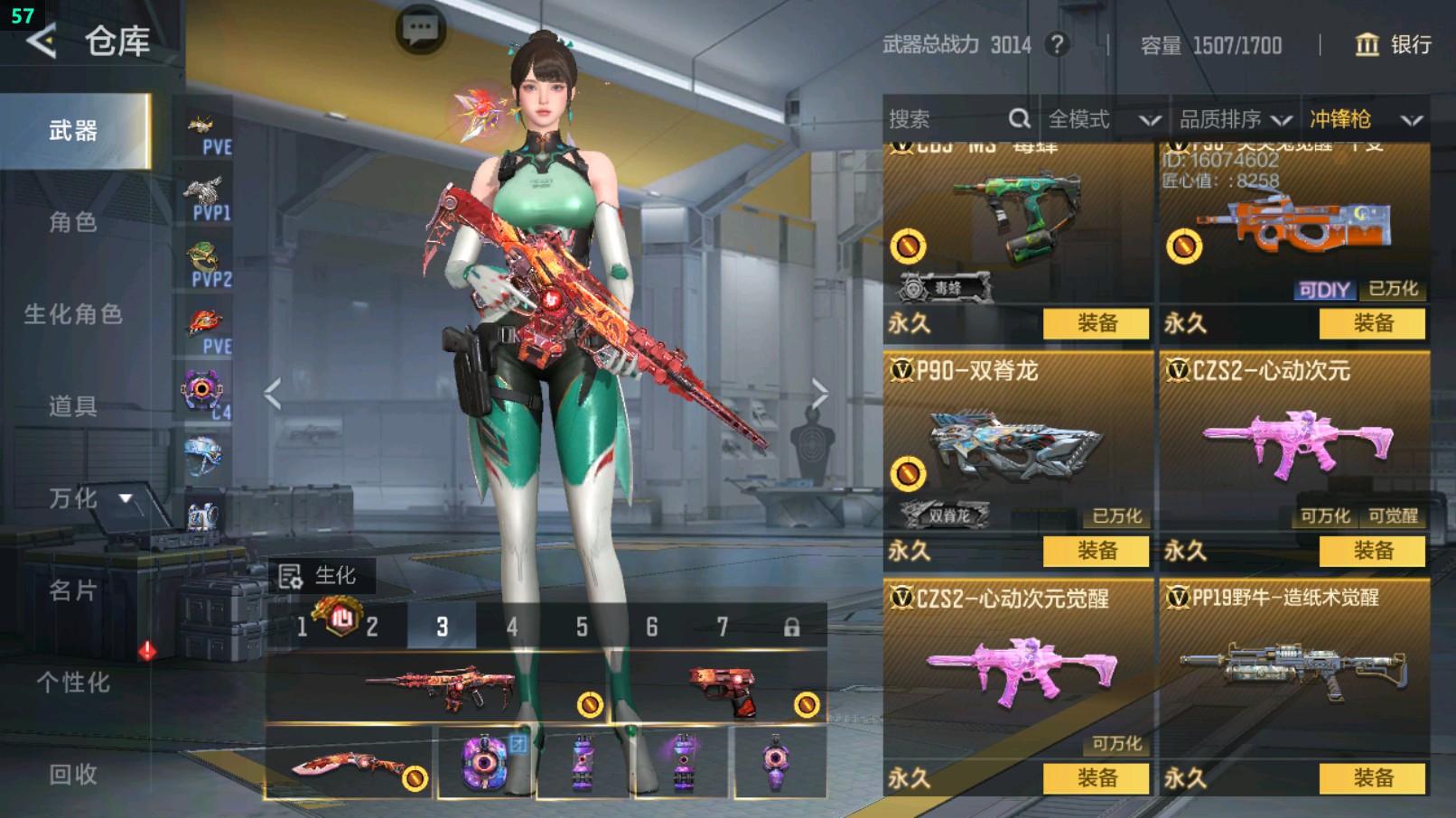Screen dimensions: 1456x818
Task: Open the 名片 category
Action: [x=73, y=590]
